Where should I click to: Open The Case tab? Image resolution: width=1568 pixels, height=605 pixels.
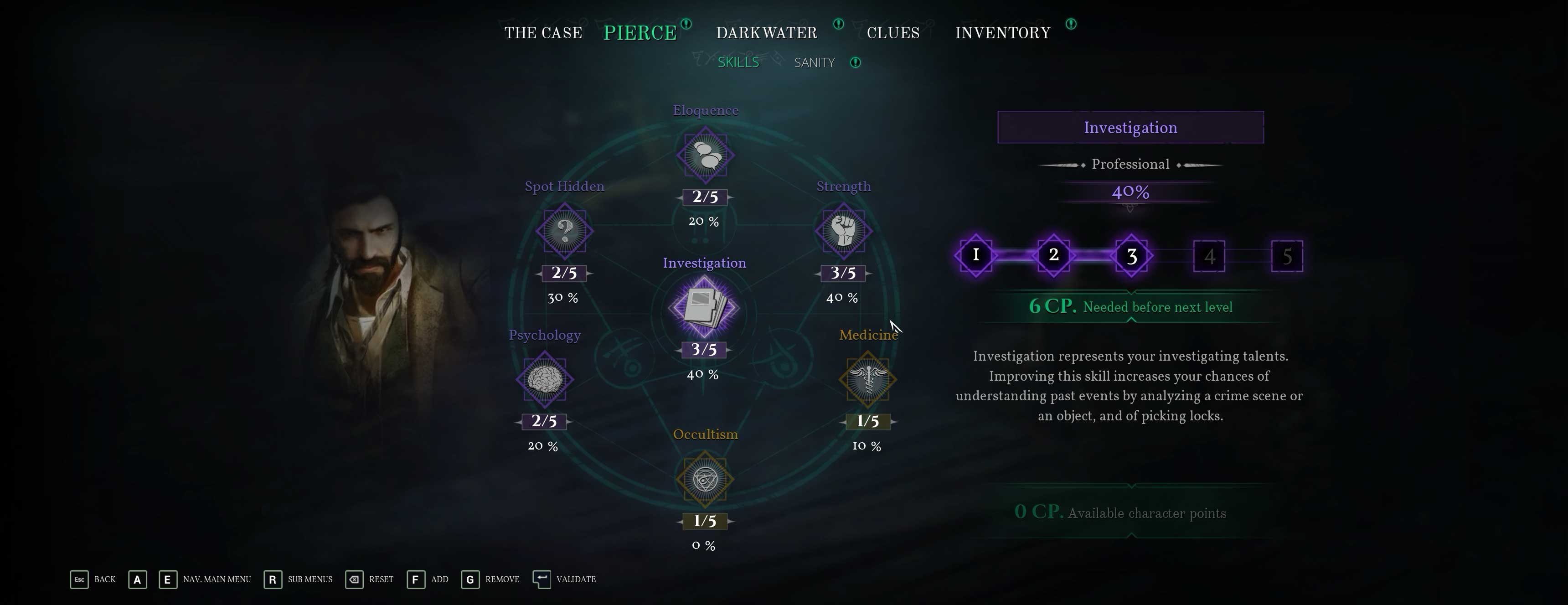coord(543,33)
